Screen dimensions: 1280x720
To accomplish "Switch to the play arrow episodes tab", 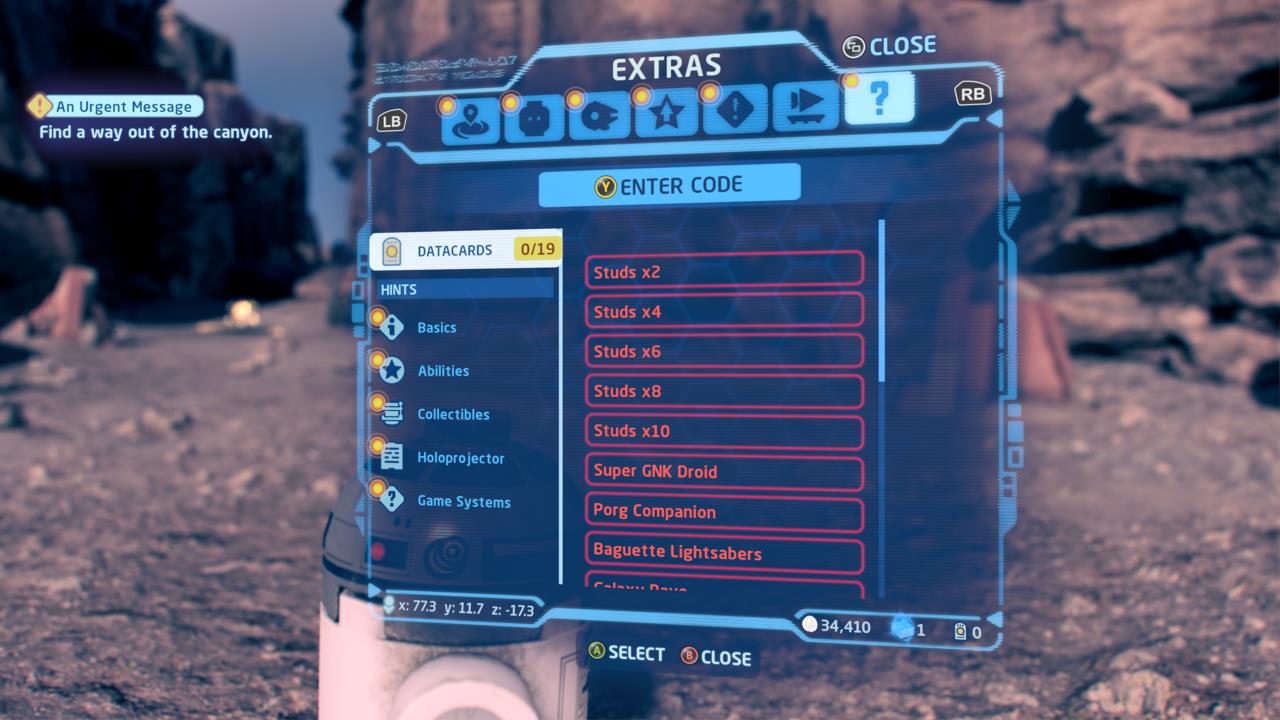I will [805, 105].
